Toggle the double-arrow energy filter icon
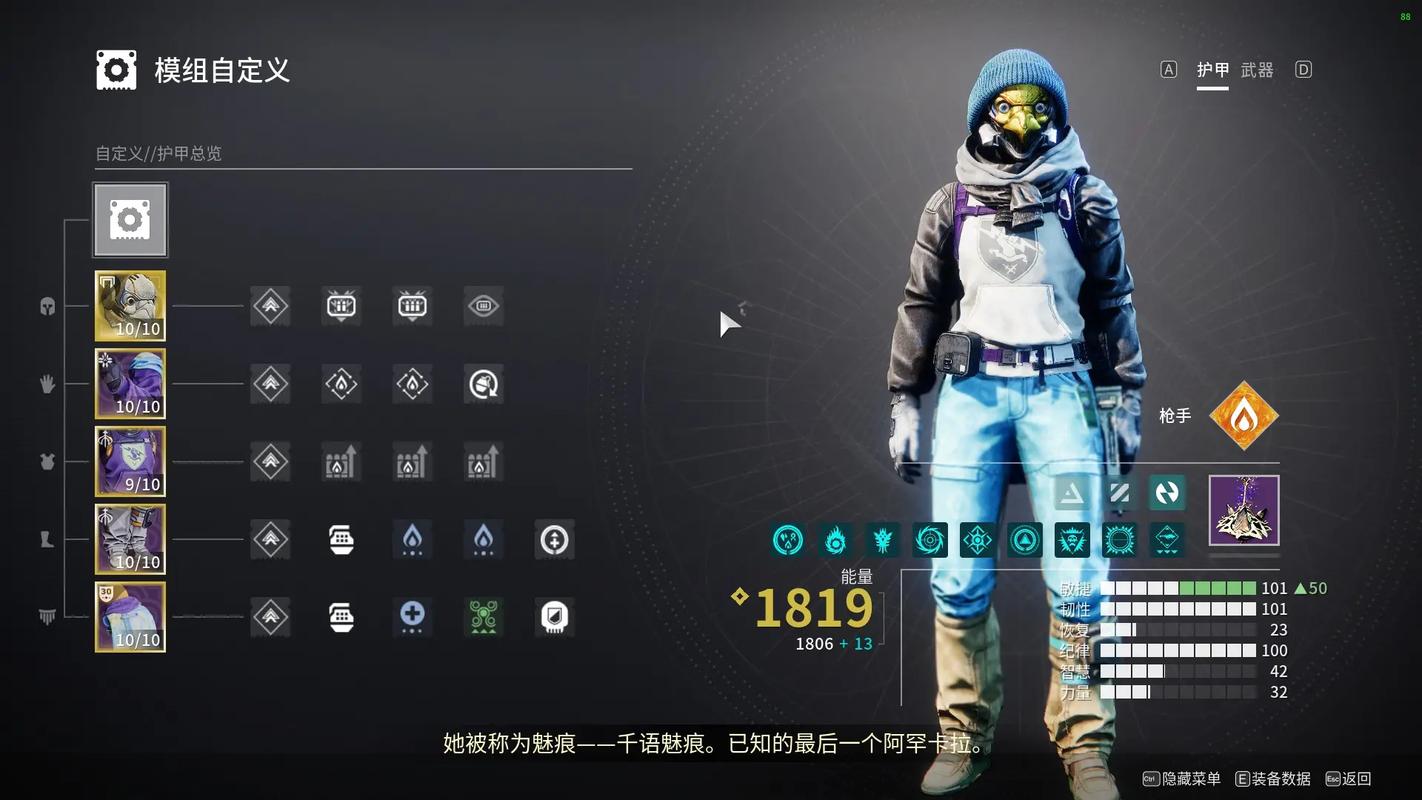The height and width of the screenshot is (800, 1422). pyautogui.click(x=1166, y=492)
